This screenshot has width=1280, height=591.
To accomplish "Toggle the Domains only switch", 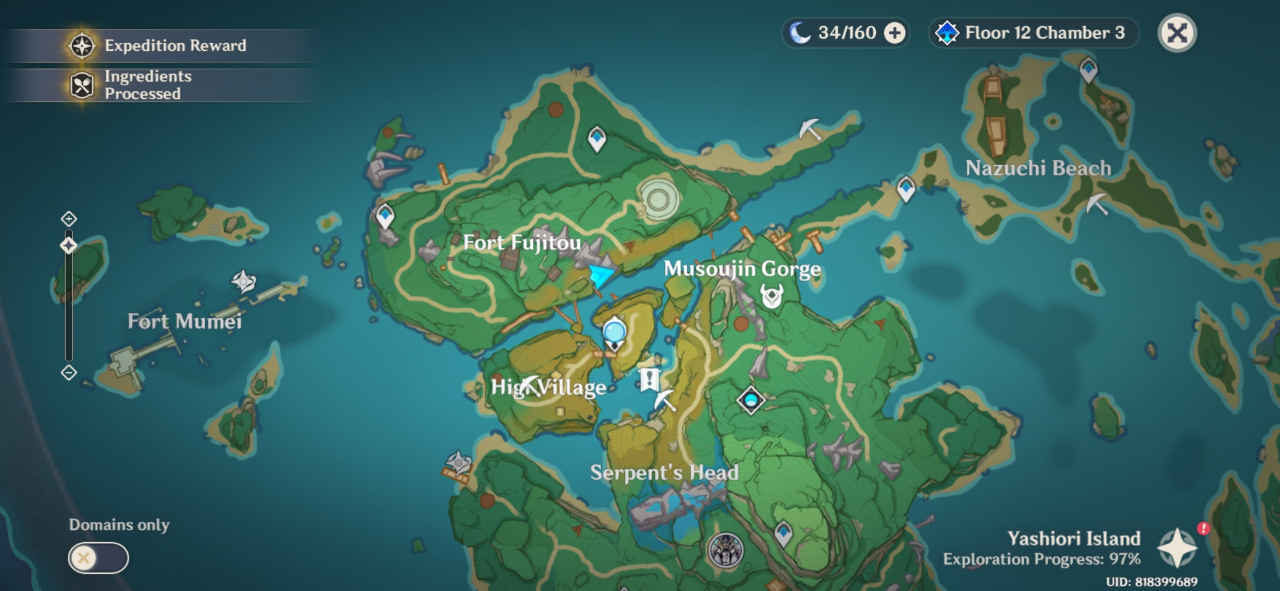I will tap(98, 558).
